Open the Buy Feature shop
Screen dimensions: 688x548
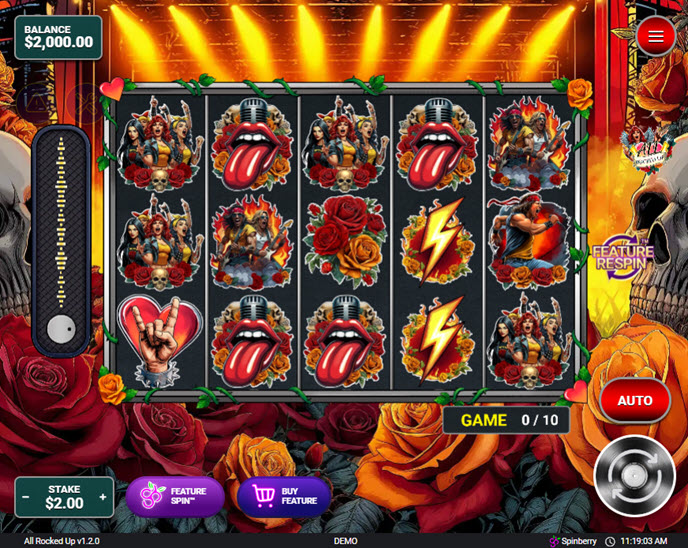[284, 497]
